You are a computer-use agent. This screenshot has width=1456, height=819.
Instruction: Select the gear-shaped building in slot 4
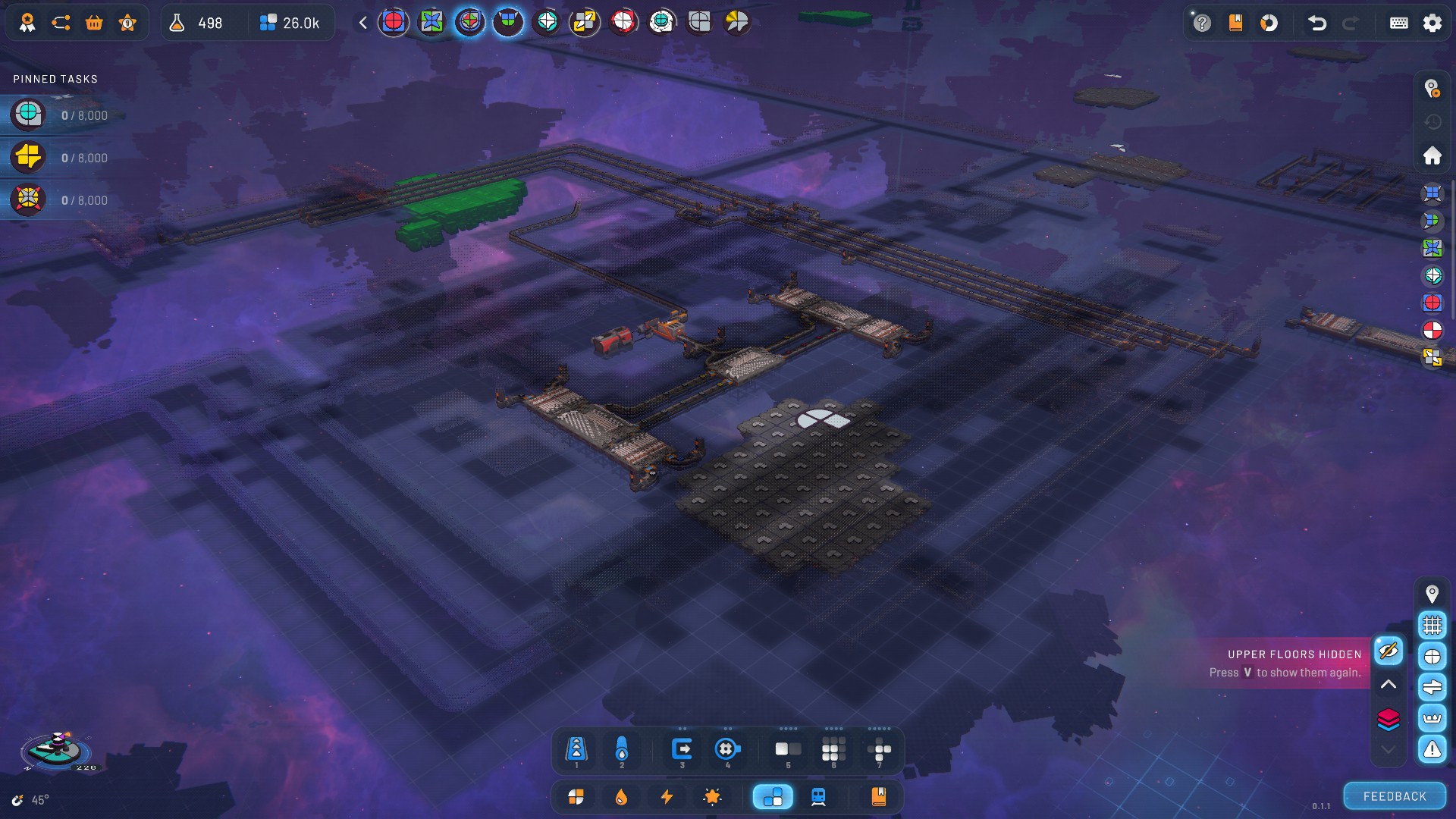[726, 750]
